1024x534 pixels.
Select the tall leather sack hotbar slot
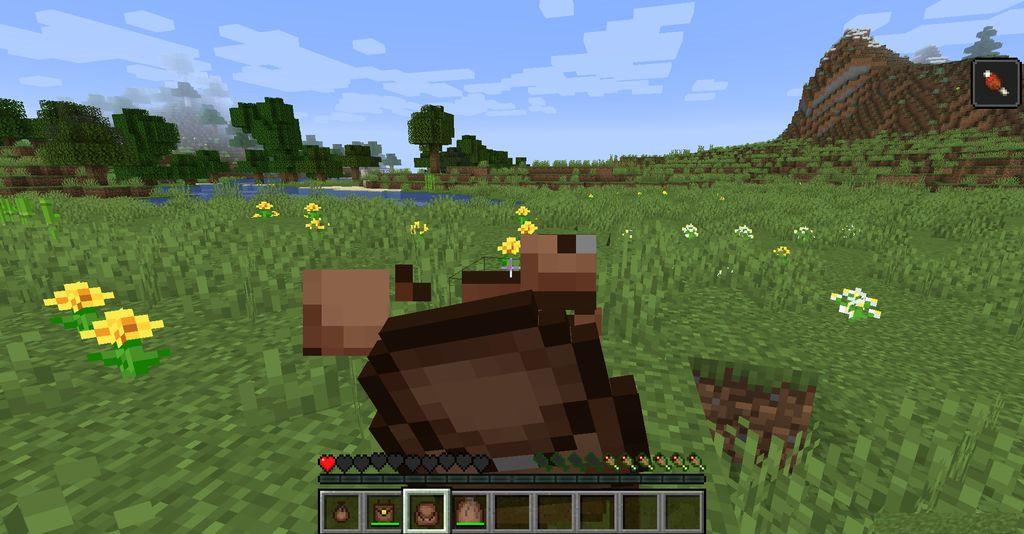pyautogui.click(x=468, y=511)
